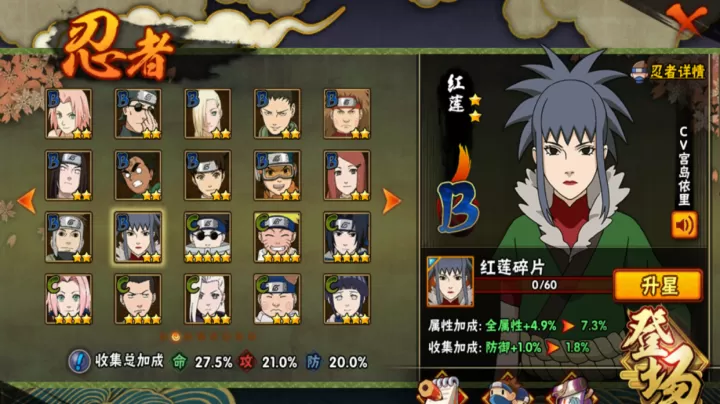Select the red-haired woman portrait
The width and height of the screenshot is (720, 404).
click(x=346, y=175)
